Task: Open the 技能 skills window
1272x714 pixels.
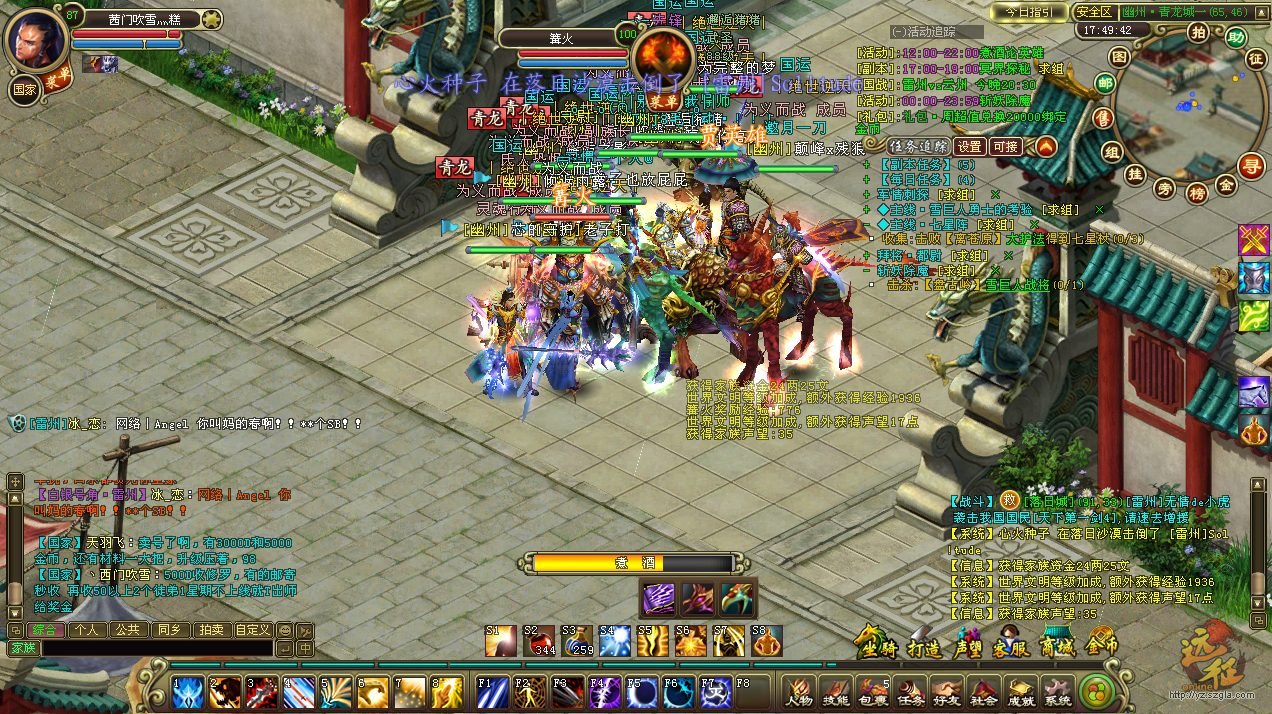Action: pos(834,690)
